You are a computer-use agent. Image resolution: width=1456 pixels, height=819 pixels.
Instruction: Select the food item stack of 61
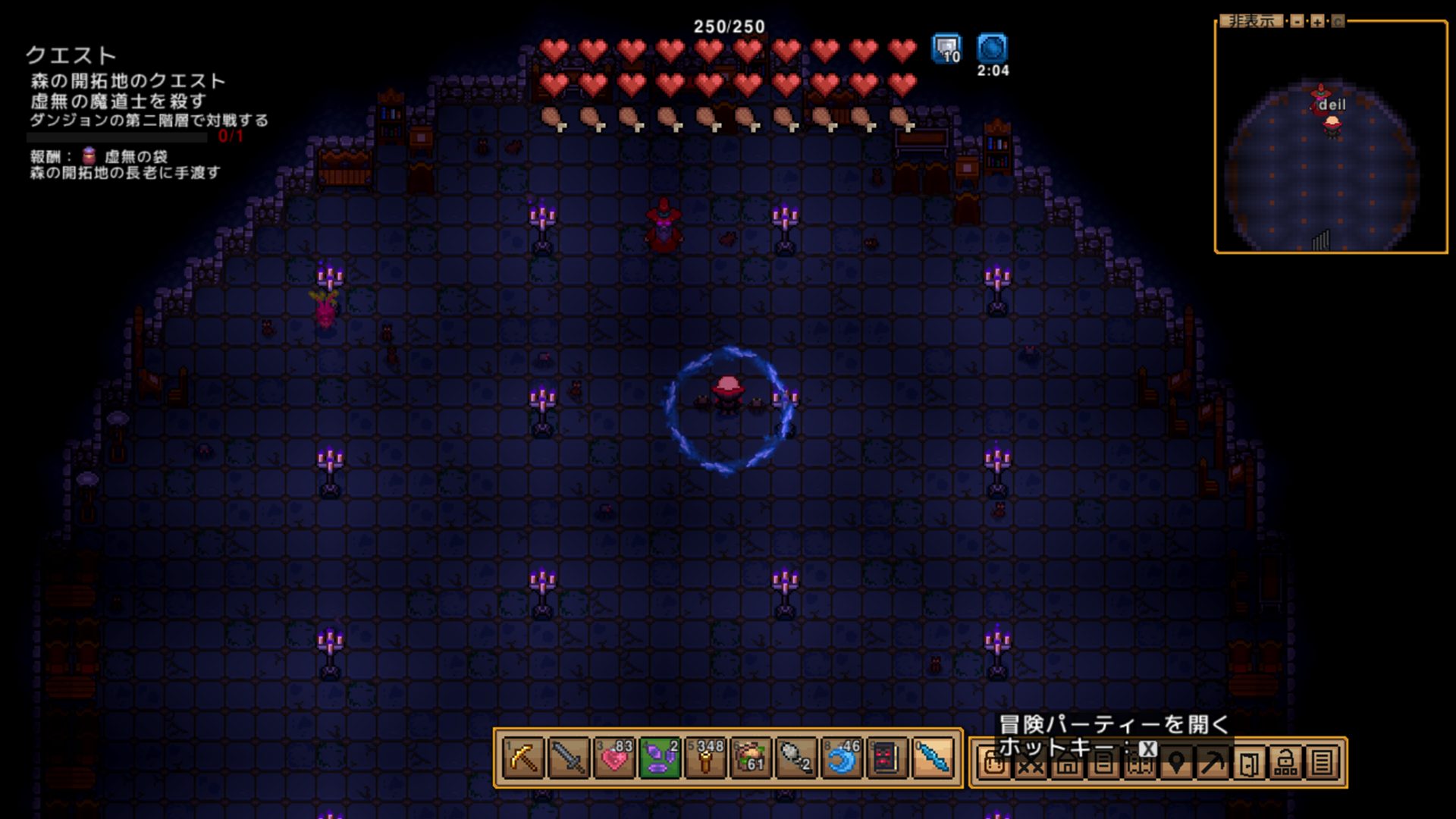pyautogui.click(x=751, y=758)
